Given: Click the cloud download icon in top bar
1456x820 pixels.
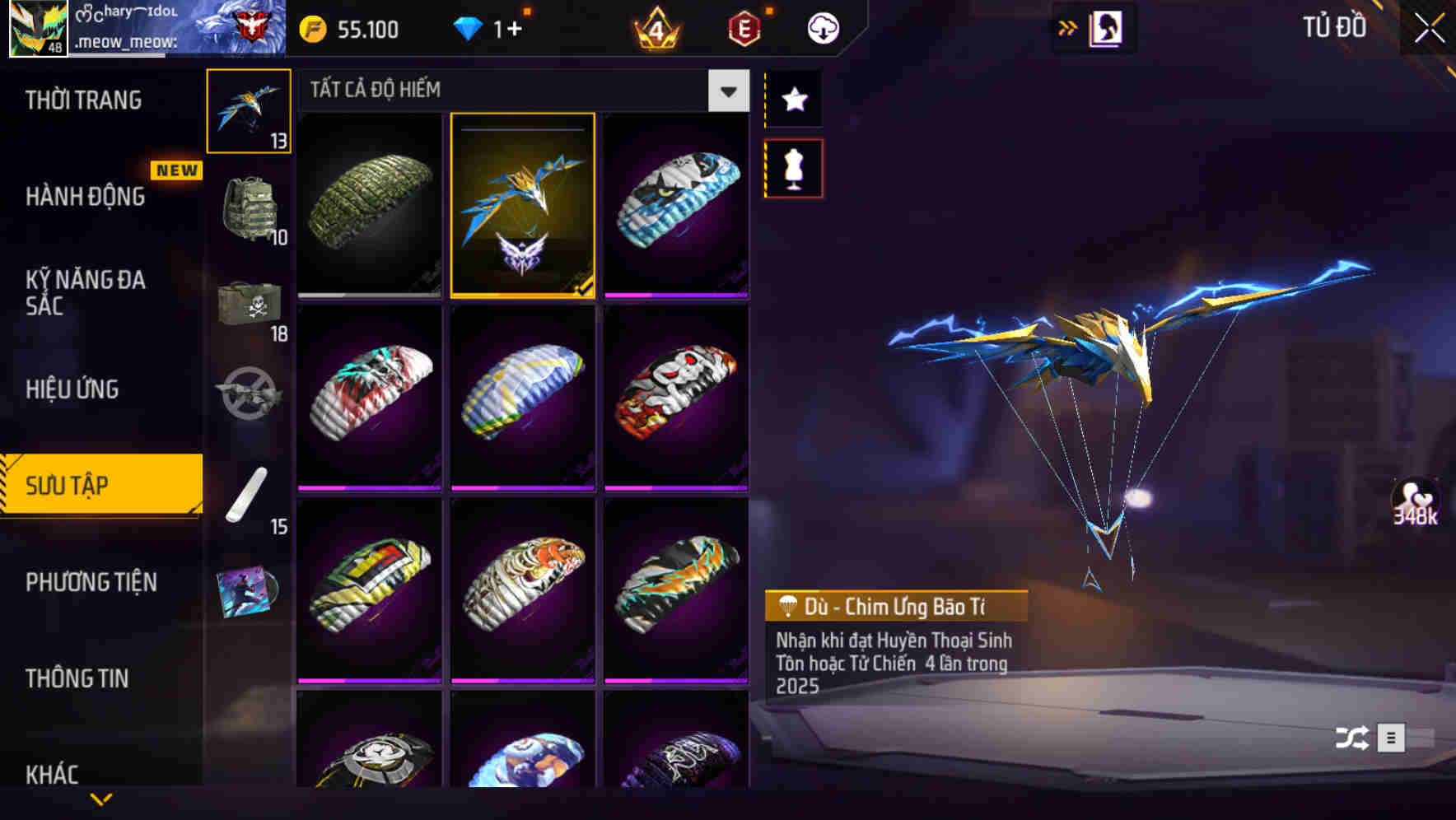Looking at the screenshot, I should (x=821, y=27).
